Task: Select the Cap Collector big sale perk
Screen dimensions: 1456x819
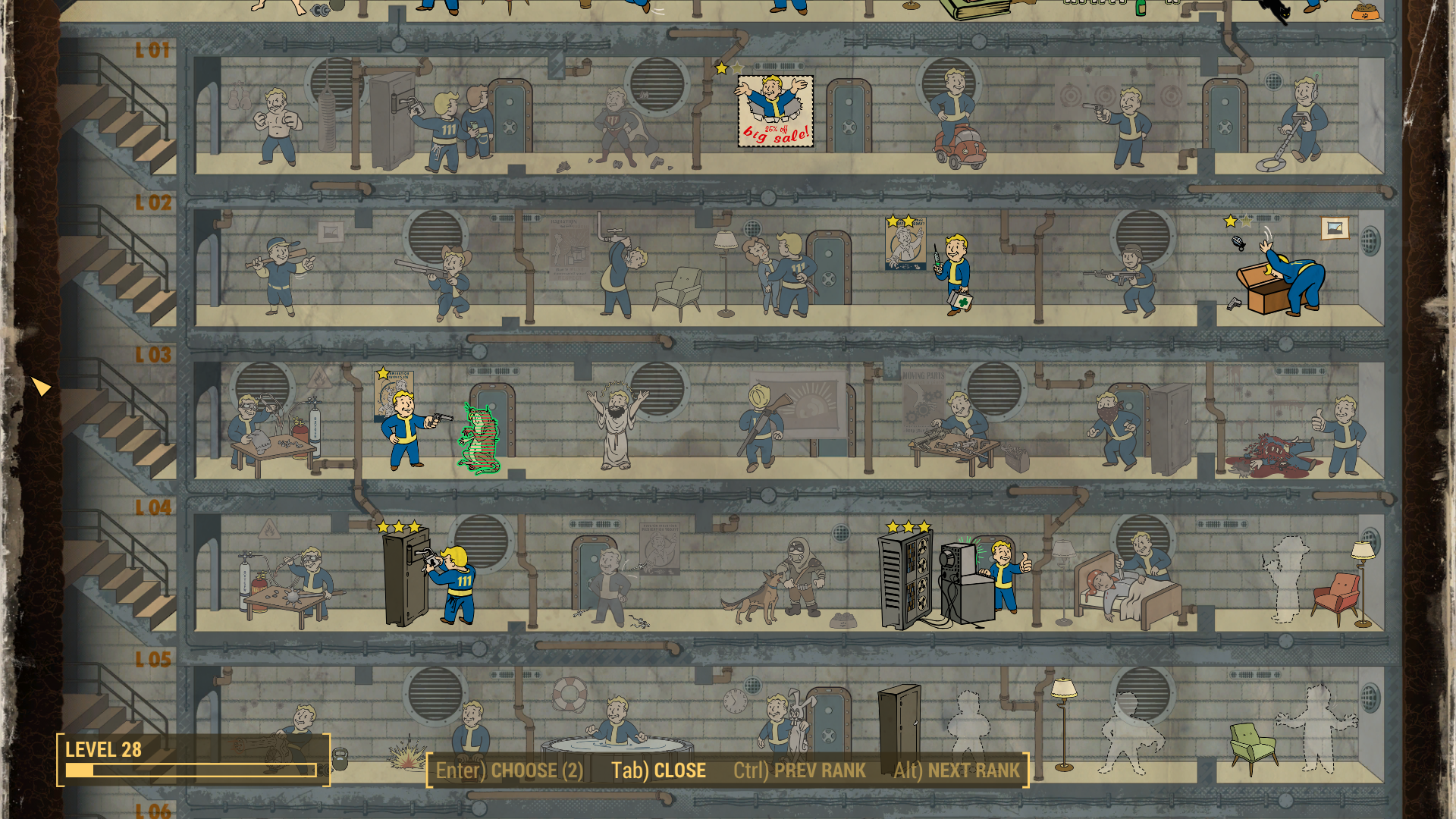Action: [x=775, y=111]
